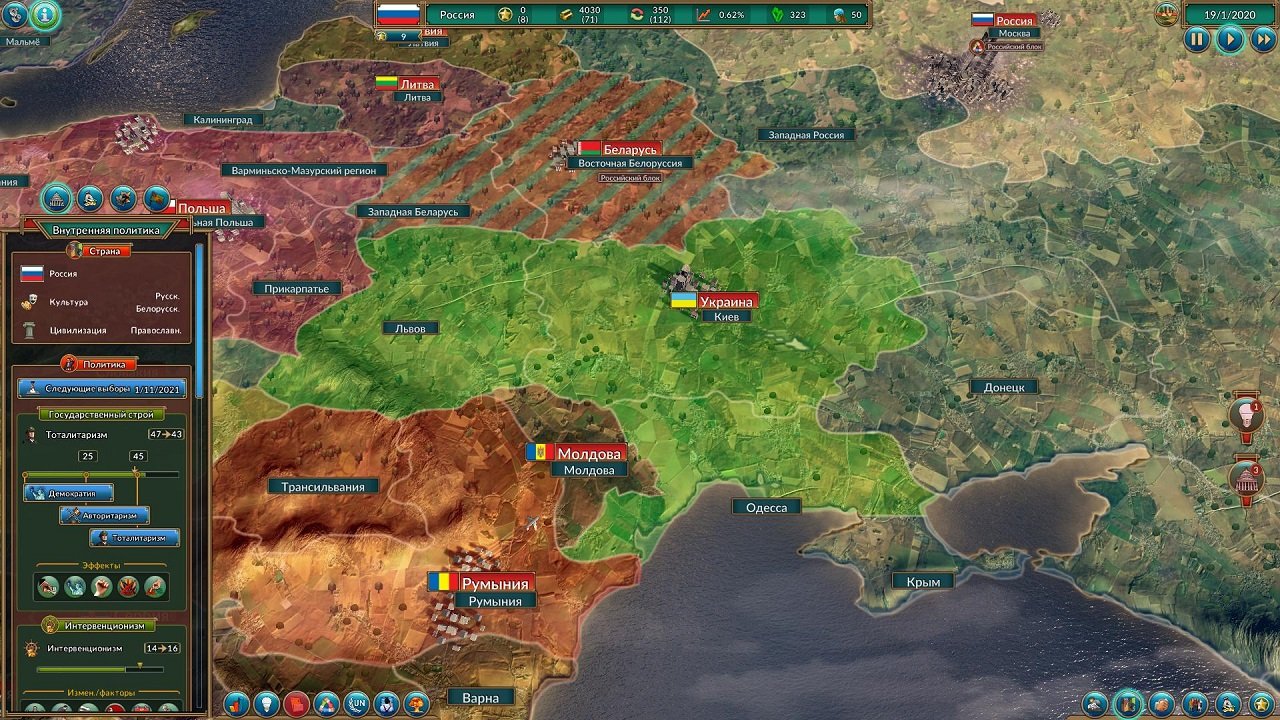Open the espionage spy icon
The image size is (1280, 720).
pyautogui.click(x=385, y=702)
